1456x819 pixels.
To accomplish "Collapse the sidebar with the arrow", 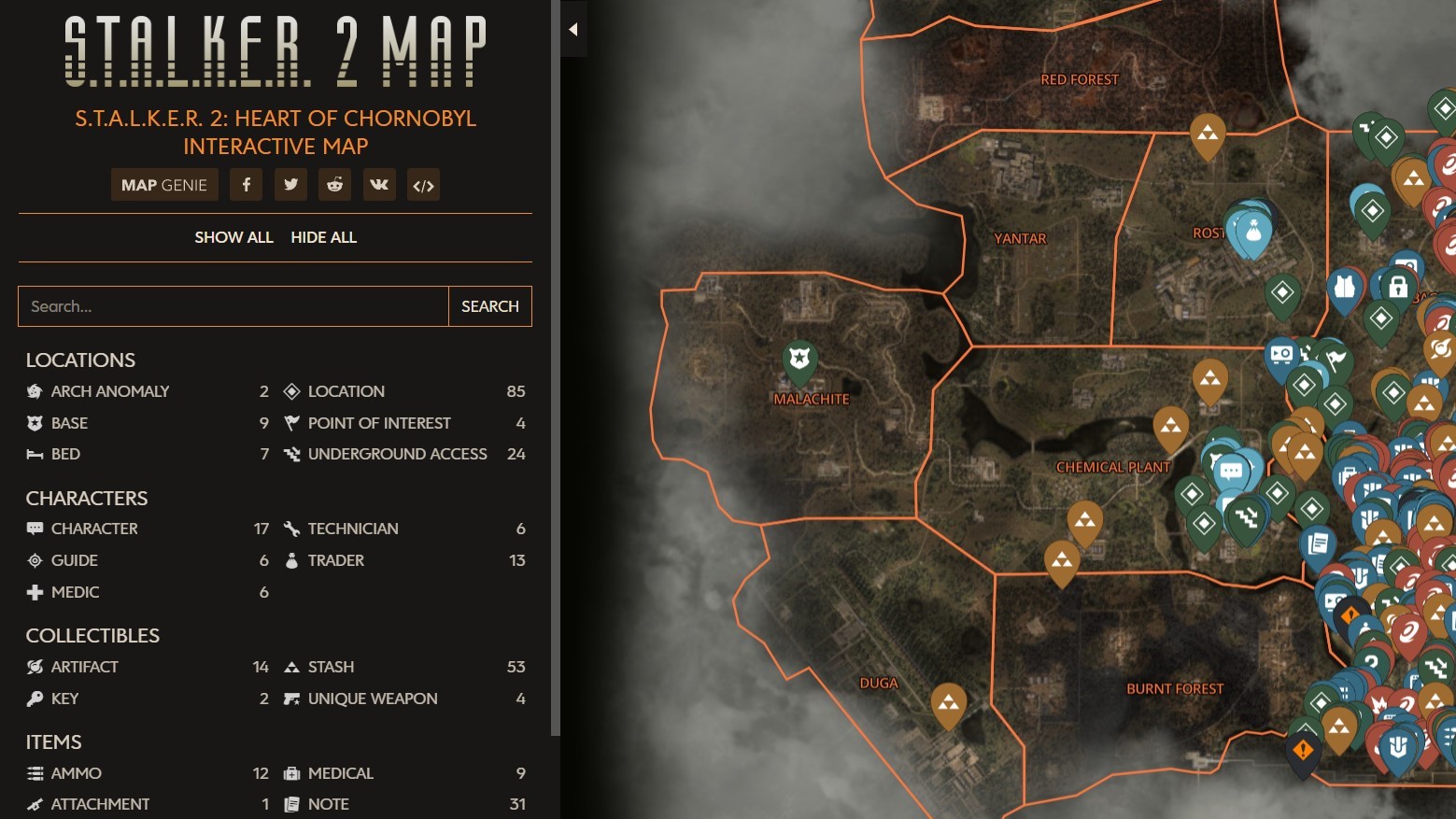I will (x=572, y=28).
